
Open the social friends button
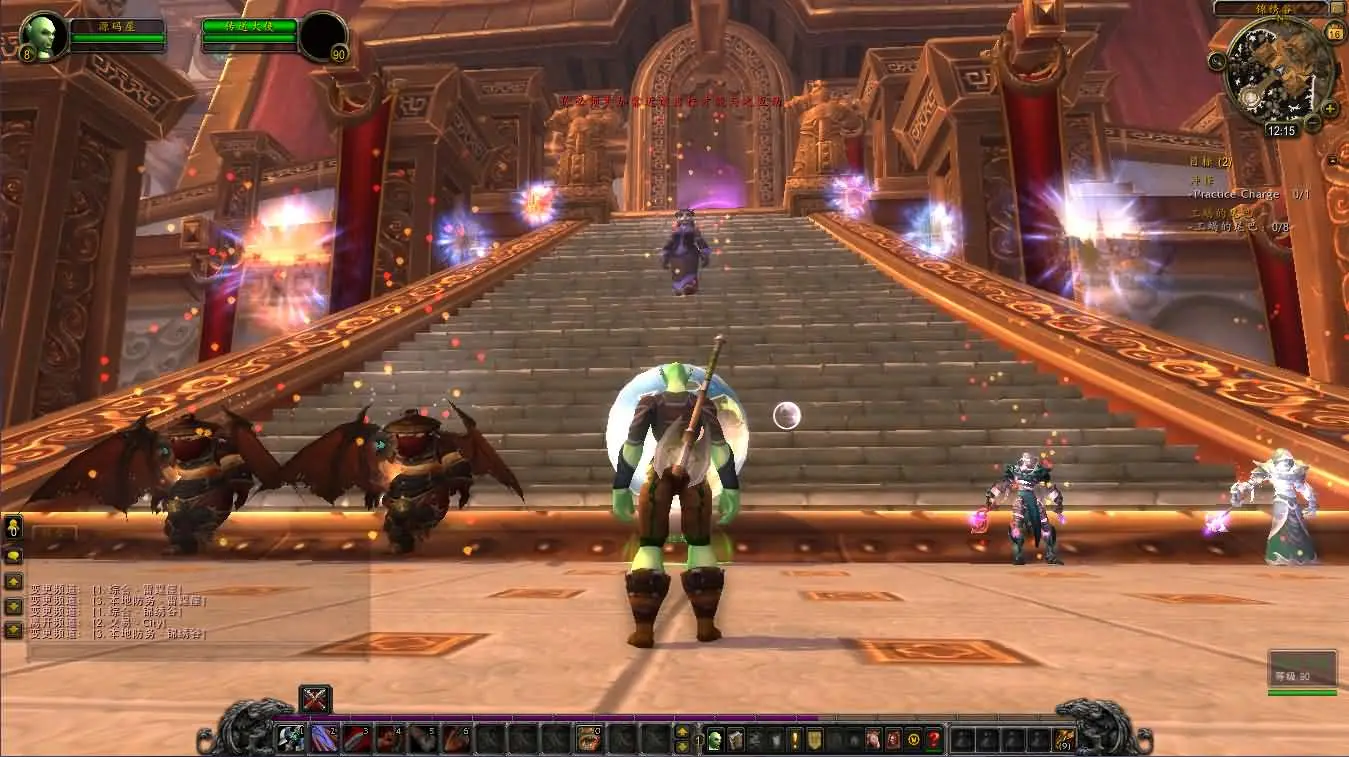coord(13,527)
